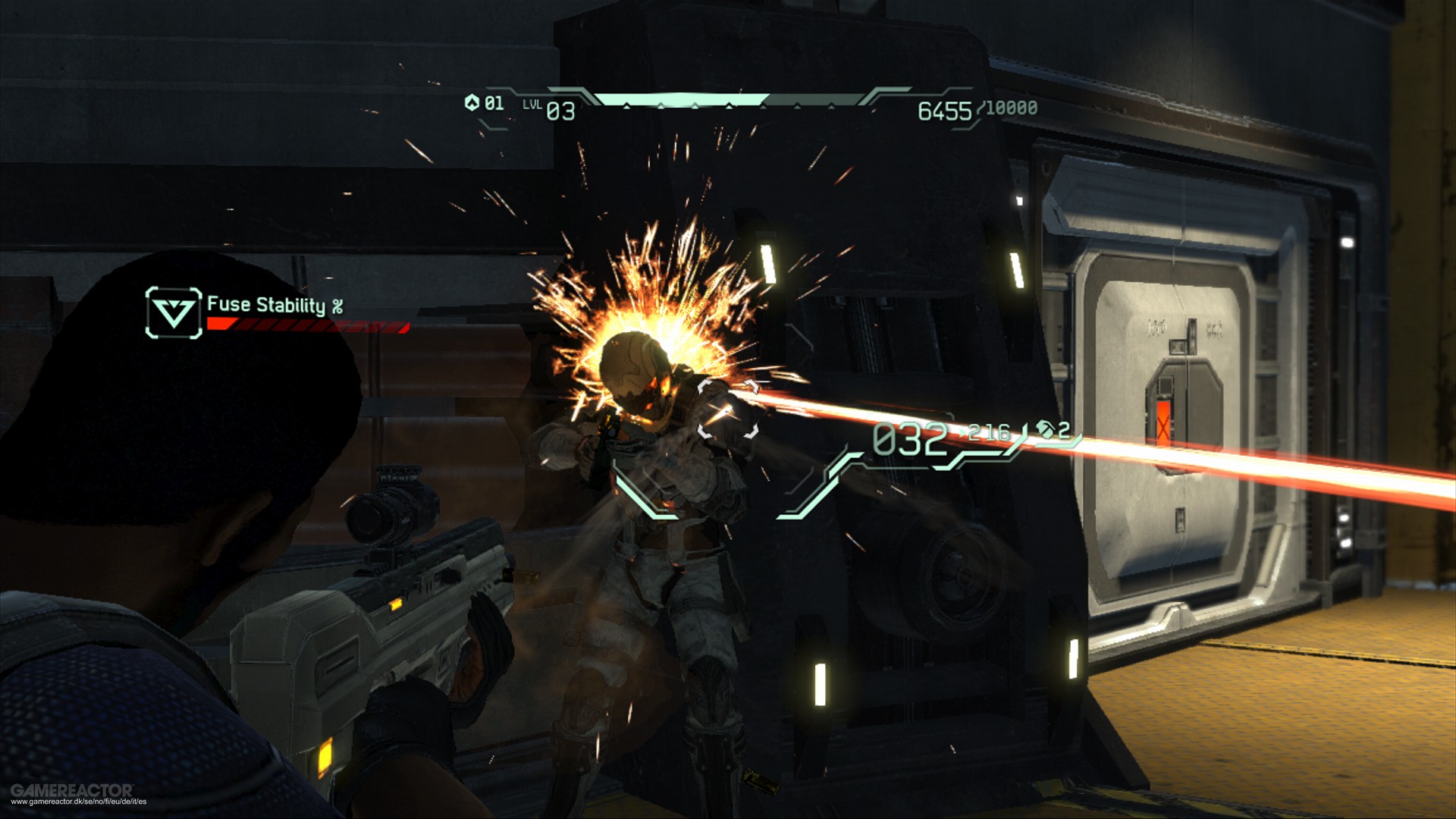Click the Fuse Stability triangle emblem icon
Image resolution: width=1456 pixels, height=819 pixels.
pyautogui.click(x=174, y=312)
